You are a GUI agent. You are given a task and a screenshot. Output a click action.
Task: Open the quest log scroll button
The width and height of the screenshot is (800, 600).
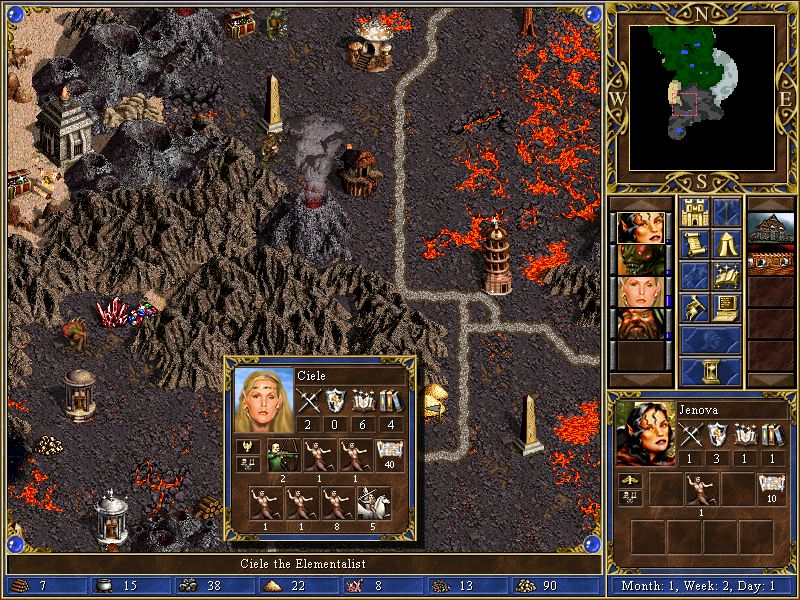pyautogui.click(x=695, y=243)
